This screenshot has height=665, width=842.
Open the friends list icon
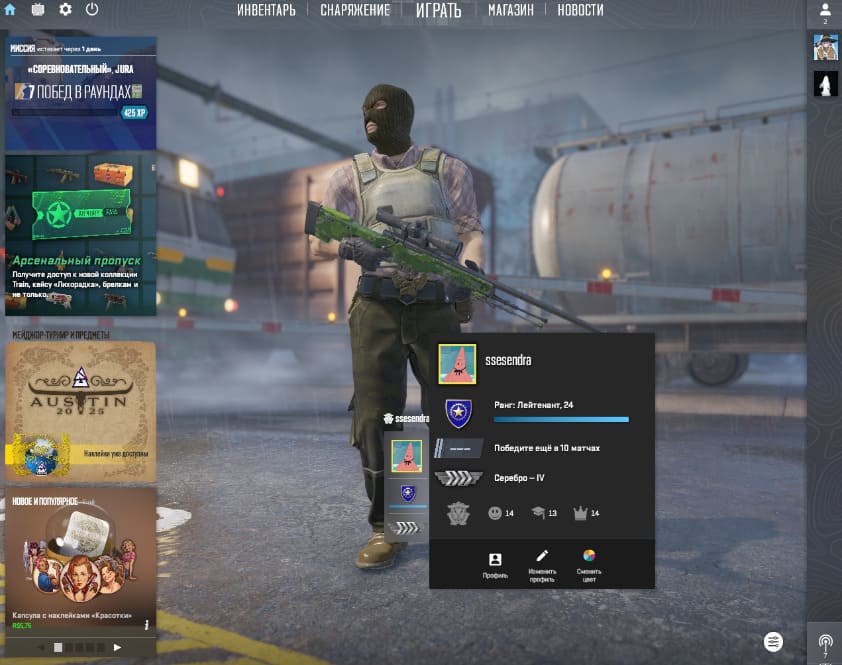(x=825, y=12)
